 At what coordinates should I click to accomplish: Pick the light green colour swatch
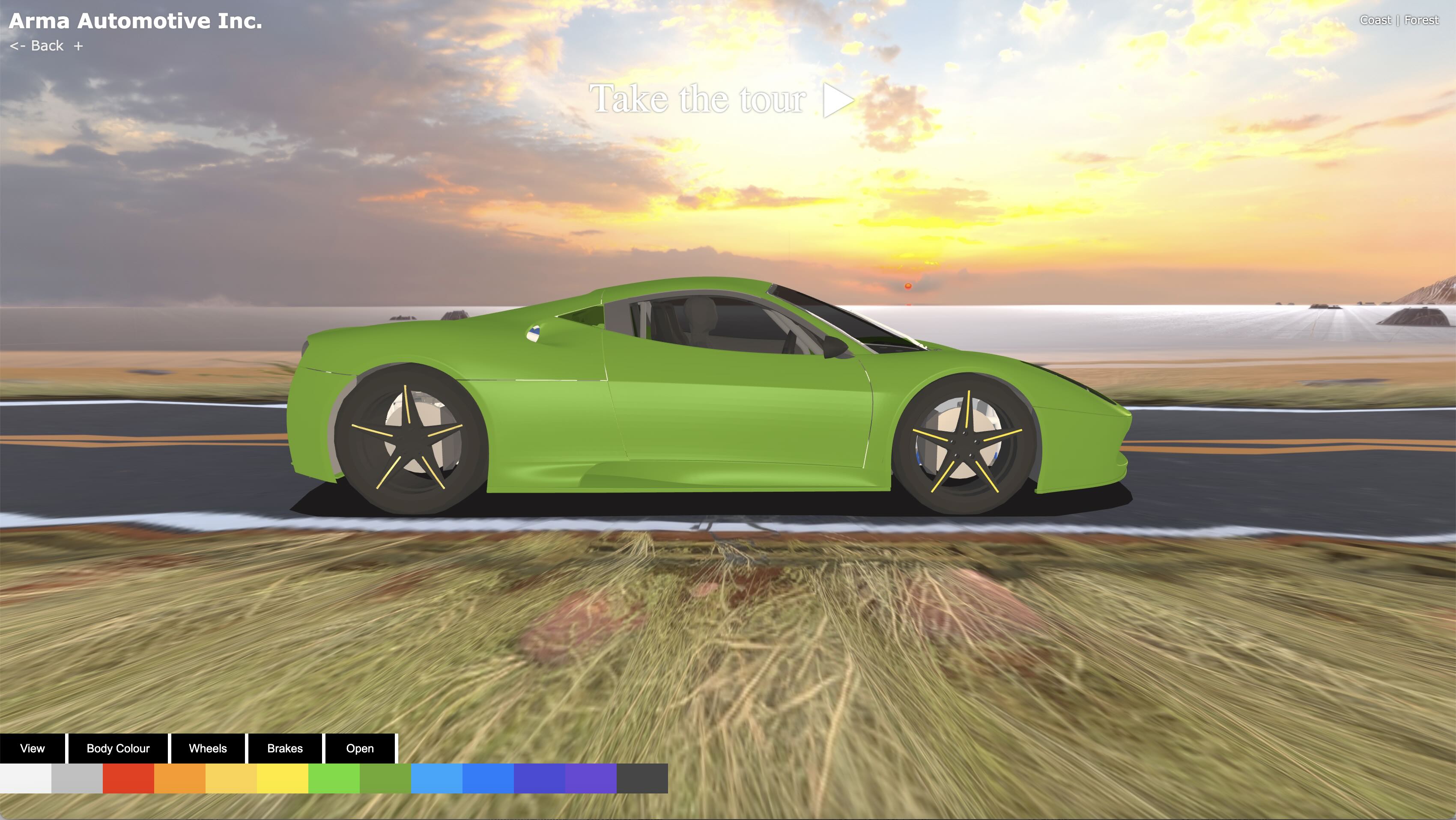pyautogui.click(x=334, y=778)
